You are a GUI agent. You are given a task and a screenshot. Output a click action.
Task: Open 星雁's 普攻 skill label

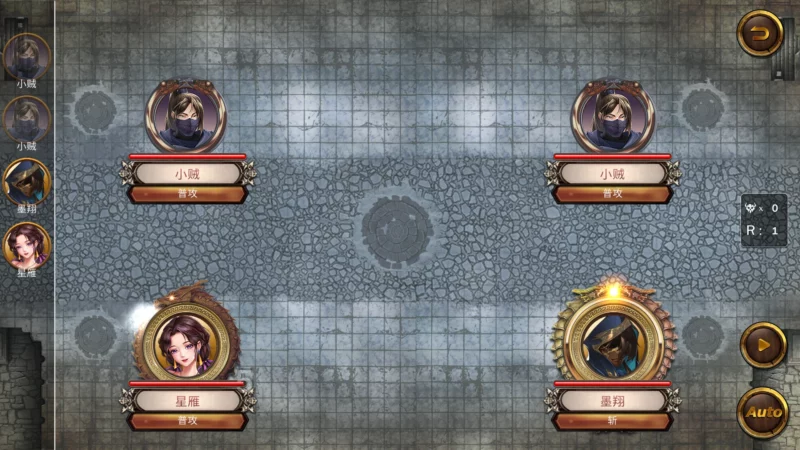point(187,420)
